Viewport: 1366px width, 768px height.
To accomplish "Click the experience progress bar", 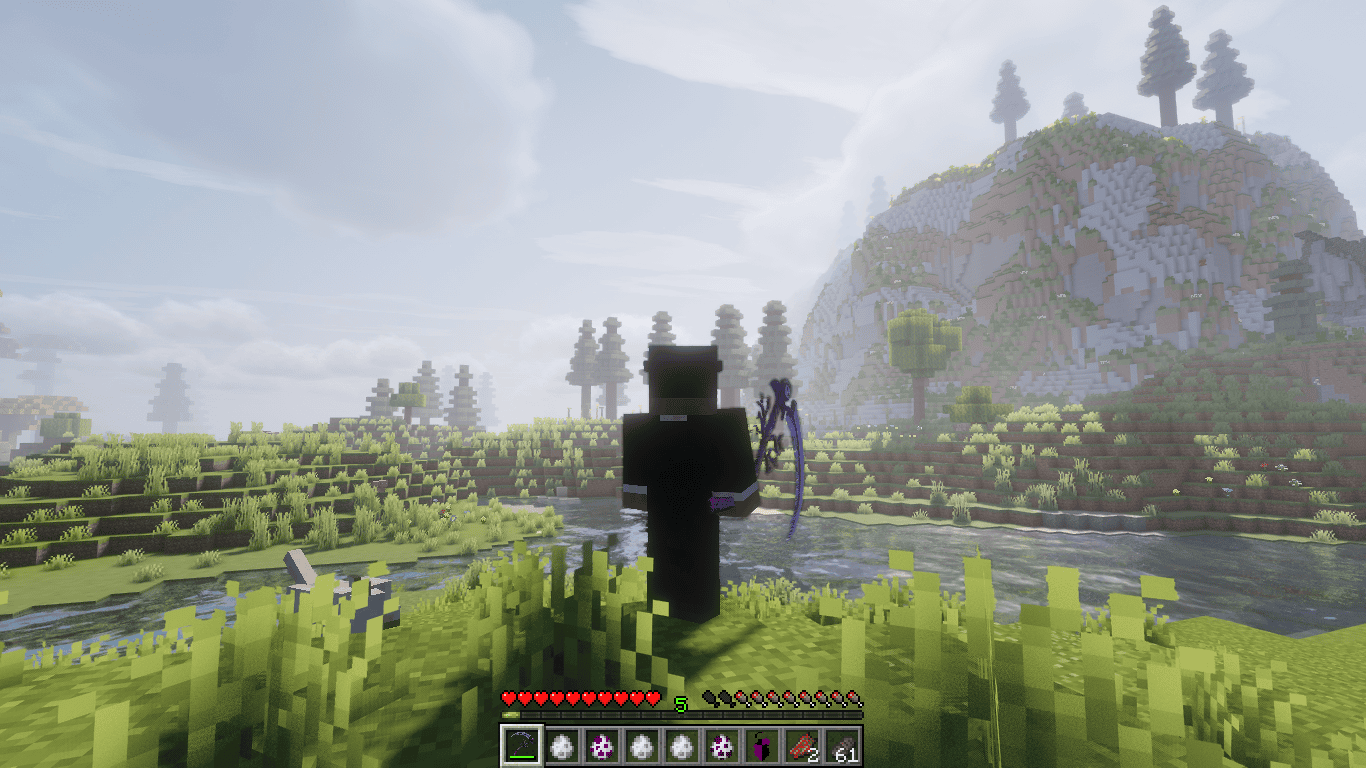I will 680,714.
